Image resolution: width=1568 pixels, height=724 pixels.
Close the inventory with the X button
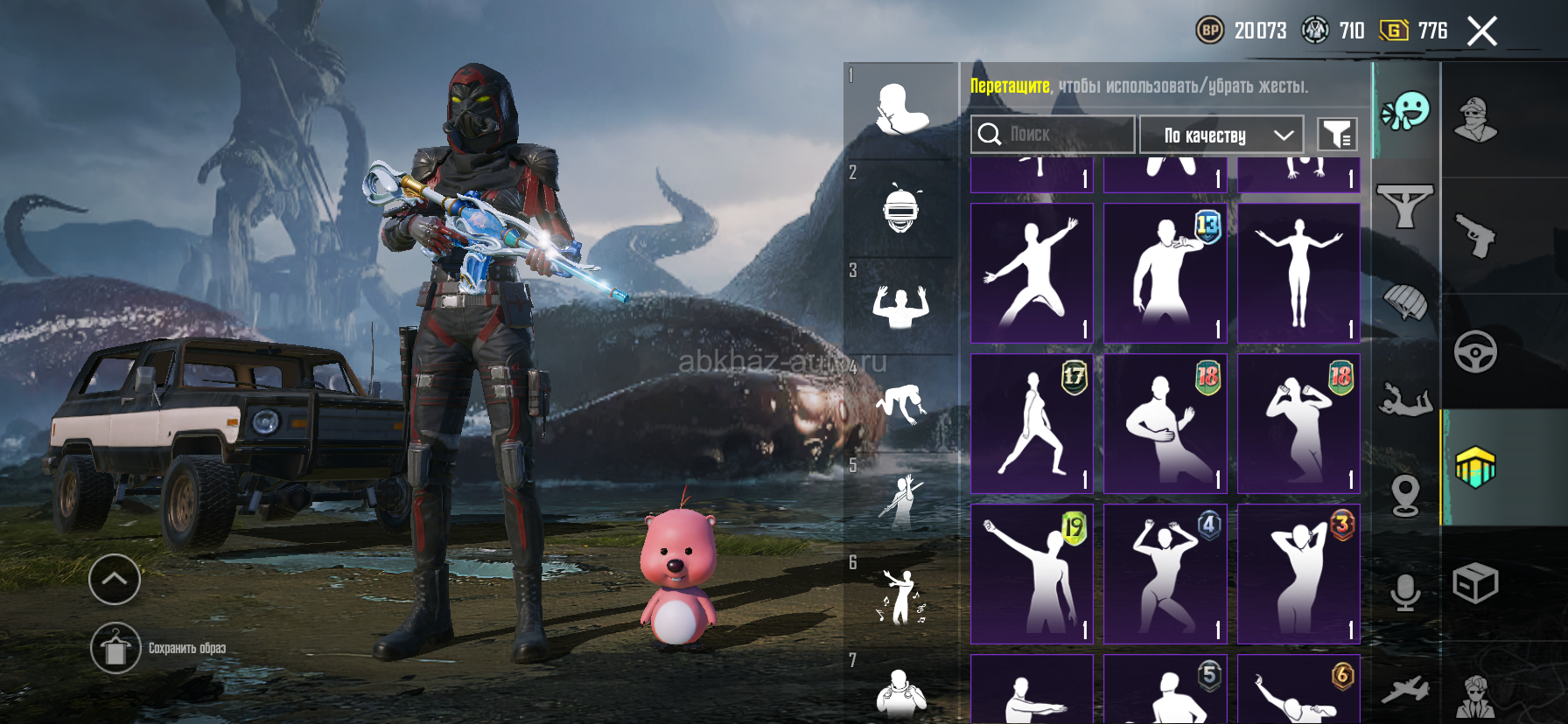(x=1482, y=31)
